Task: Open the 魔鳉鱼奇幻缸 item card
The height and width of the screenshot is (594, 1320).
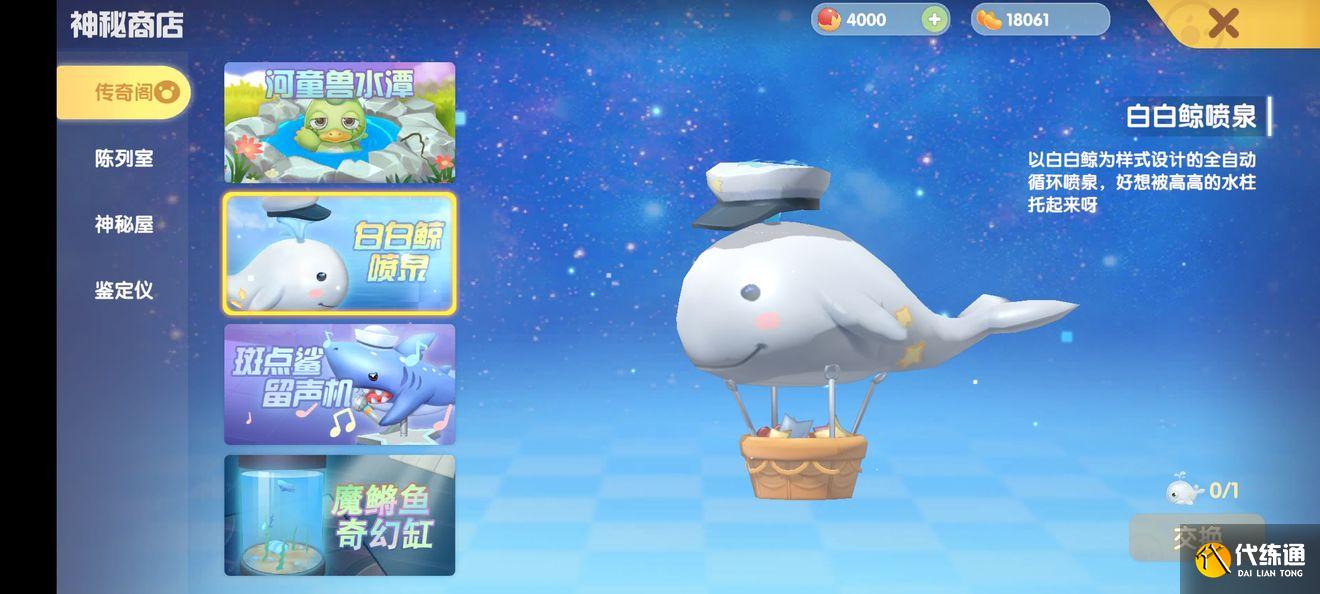Action: coord(339,515)
